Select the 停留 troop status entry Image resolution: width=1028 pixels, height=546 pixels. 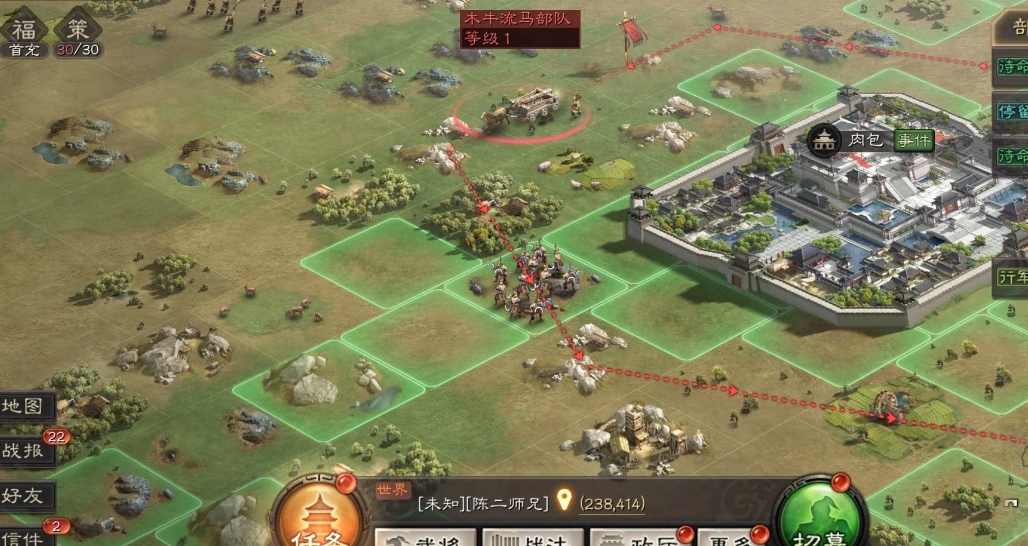[1011, 111]
